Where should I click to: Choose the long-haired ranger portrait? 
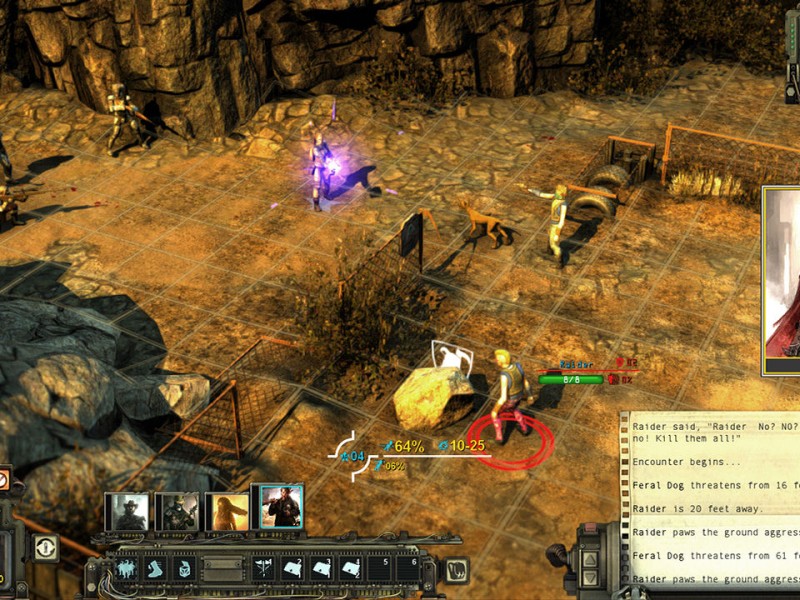[x=226, y=511]
